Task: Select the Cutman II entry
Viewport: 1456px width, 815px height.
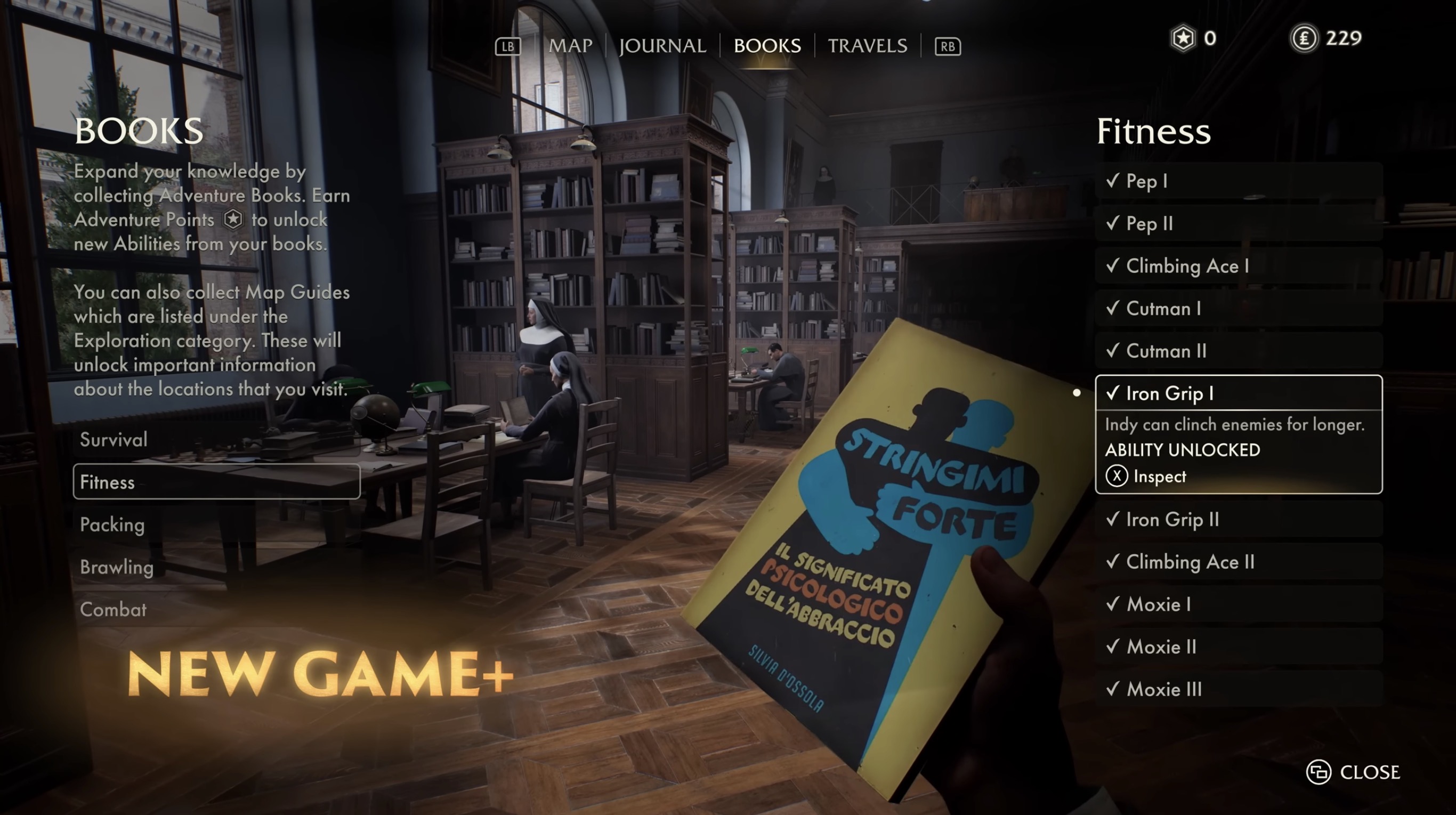Action: (1238, 350)
